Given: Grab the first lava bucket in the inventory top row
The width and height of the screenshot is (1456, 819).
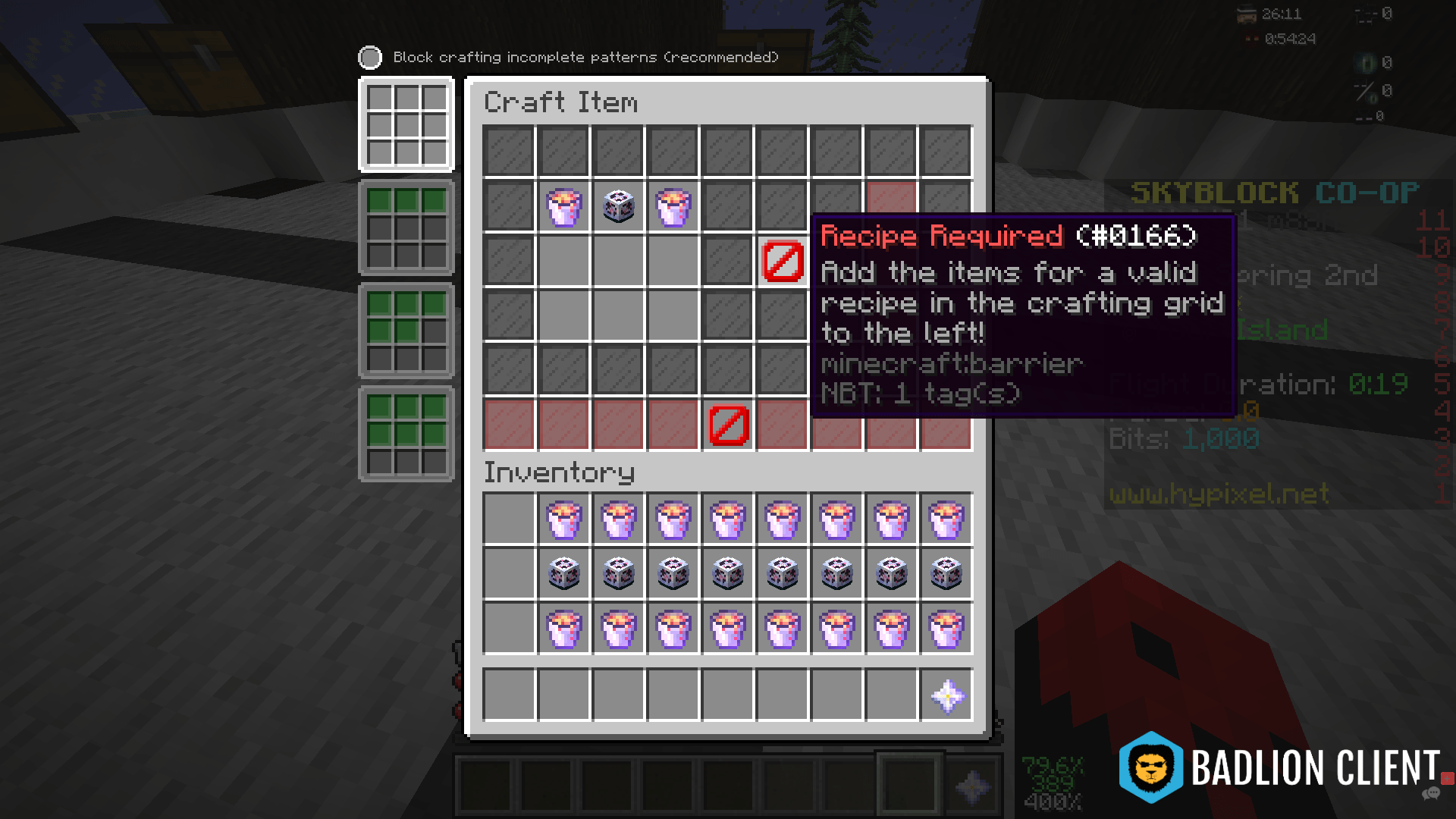Looking at the screenshot, I should pyautogui.click(x=563, y=519).
